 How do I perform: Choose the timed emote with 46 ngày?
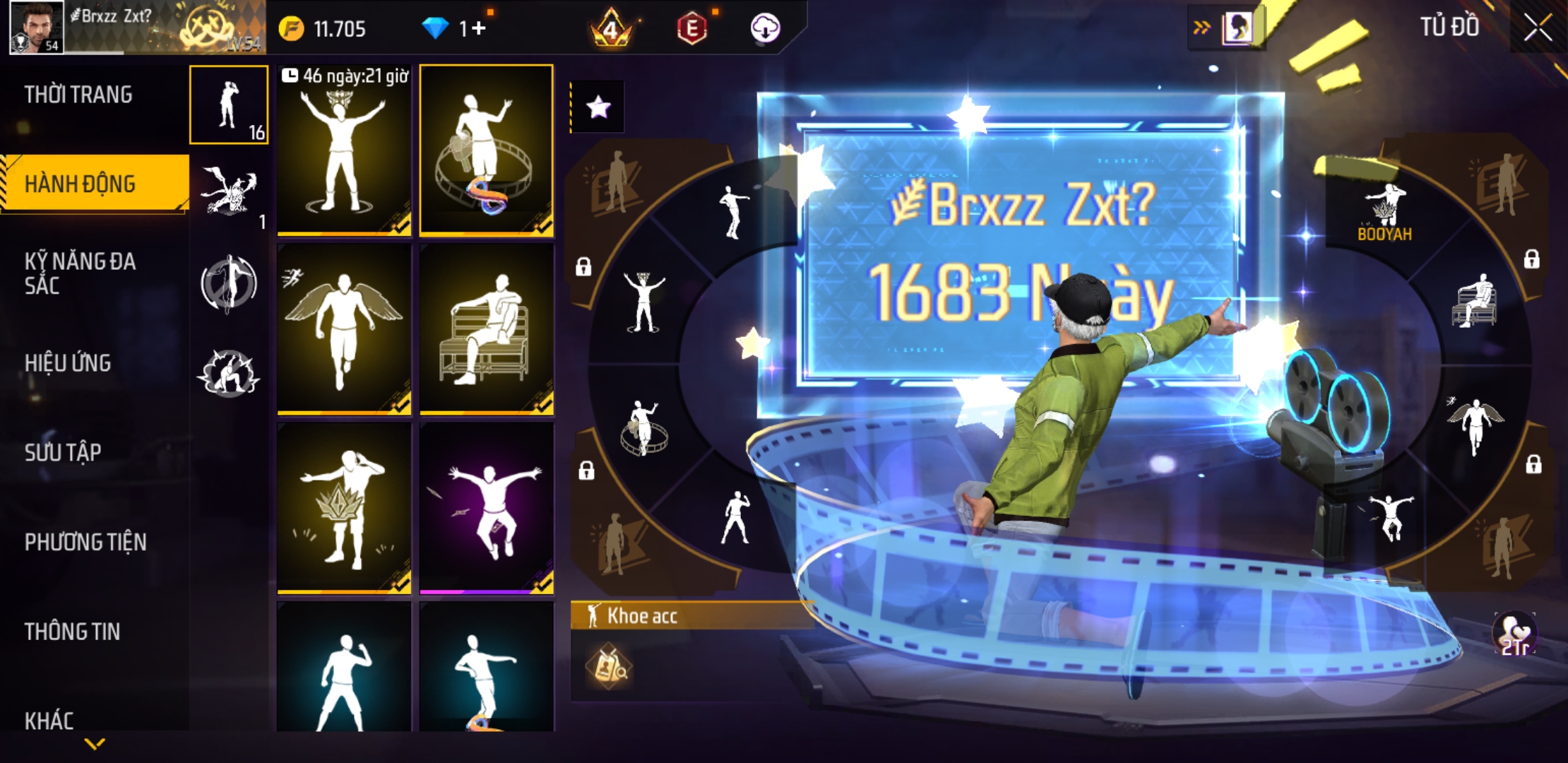tap(344, 150)
